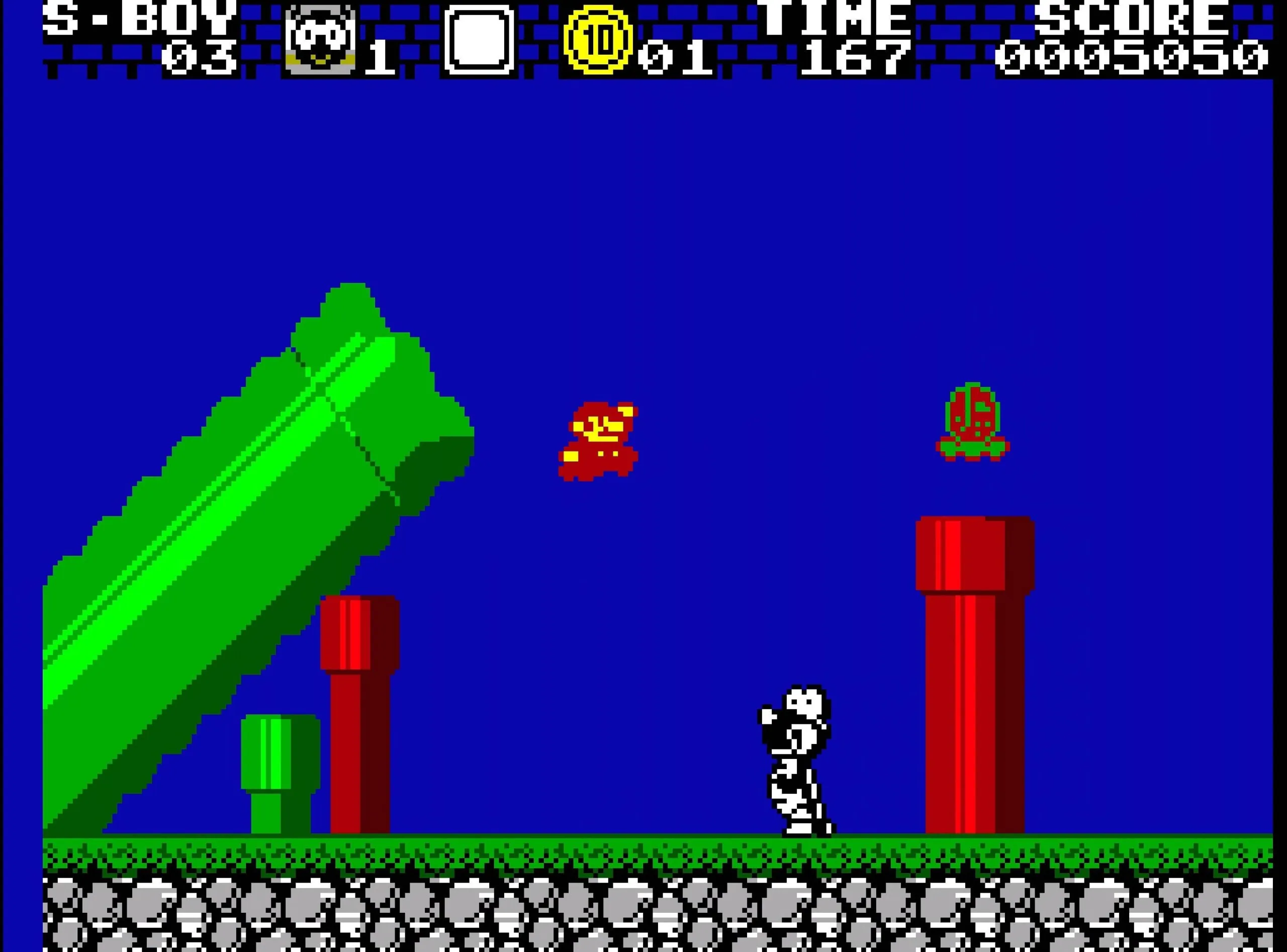
Task: Select the empty reserve item box
Action: [479, 39]
